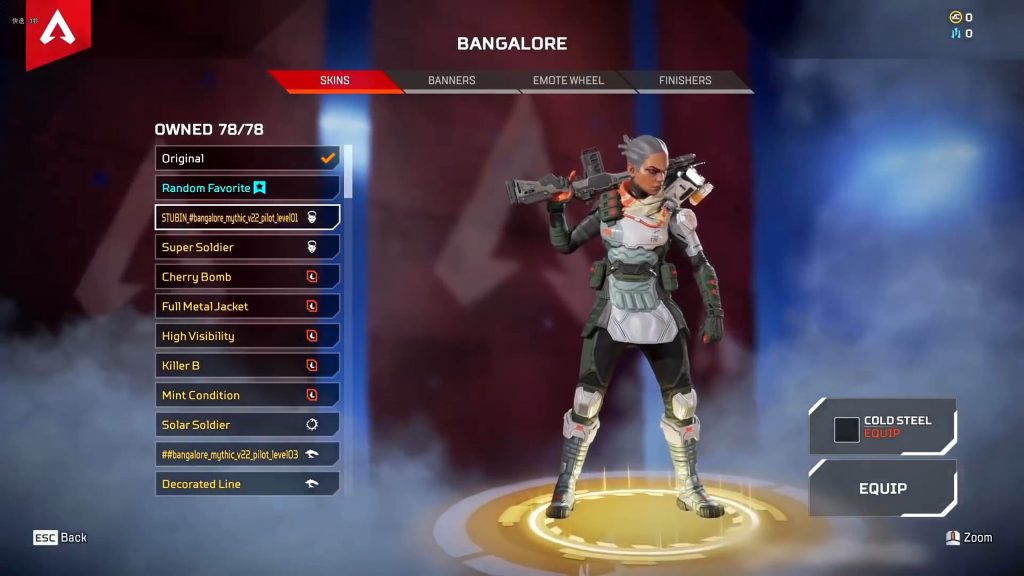Switch to the Skins tab
This screenshot has height=576, width=1024.
coord(334,81)
